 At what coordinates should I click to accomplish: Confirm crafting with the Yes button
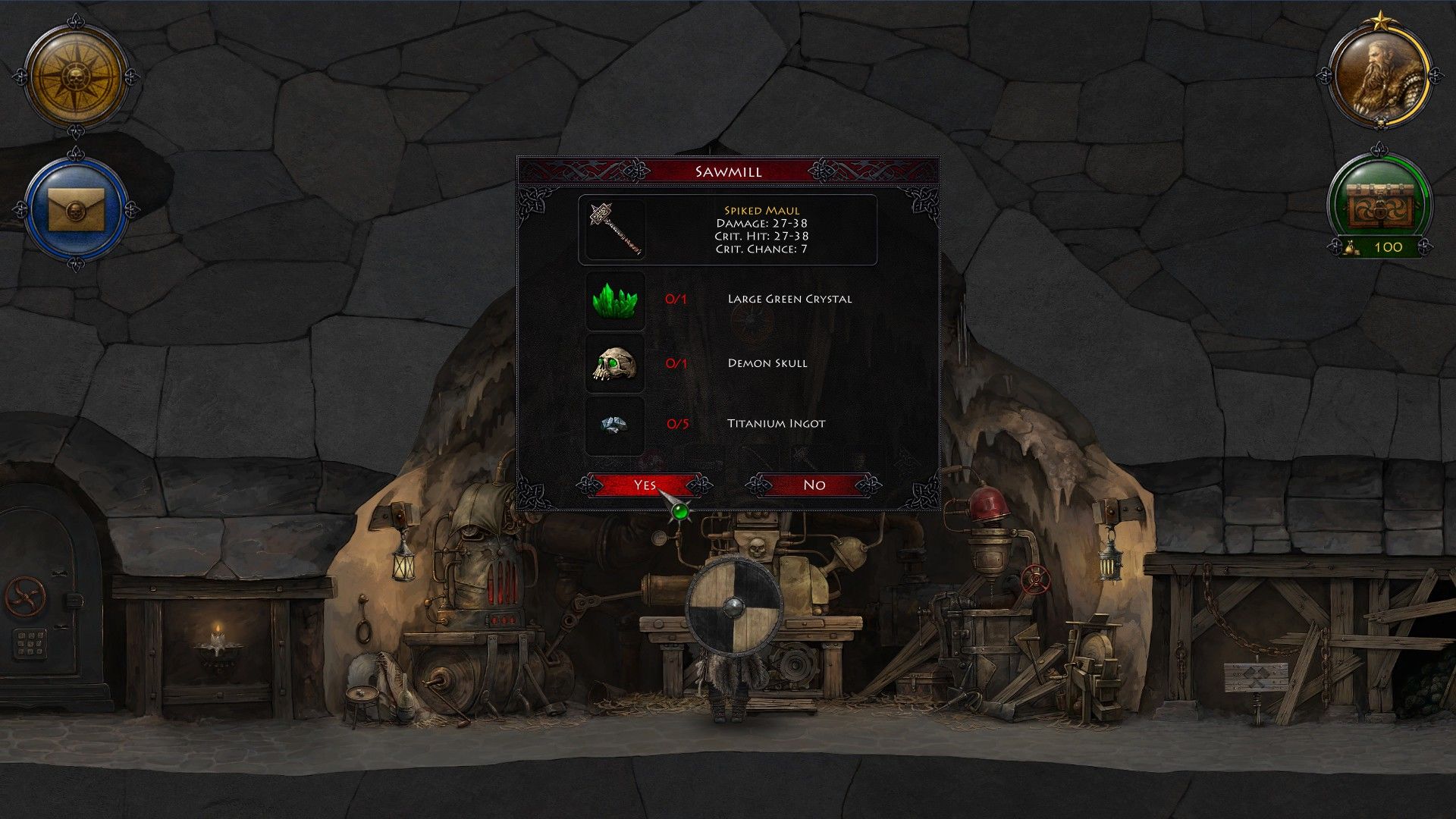tap(645, 485)
